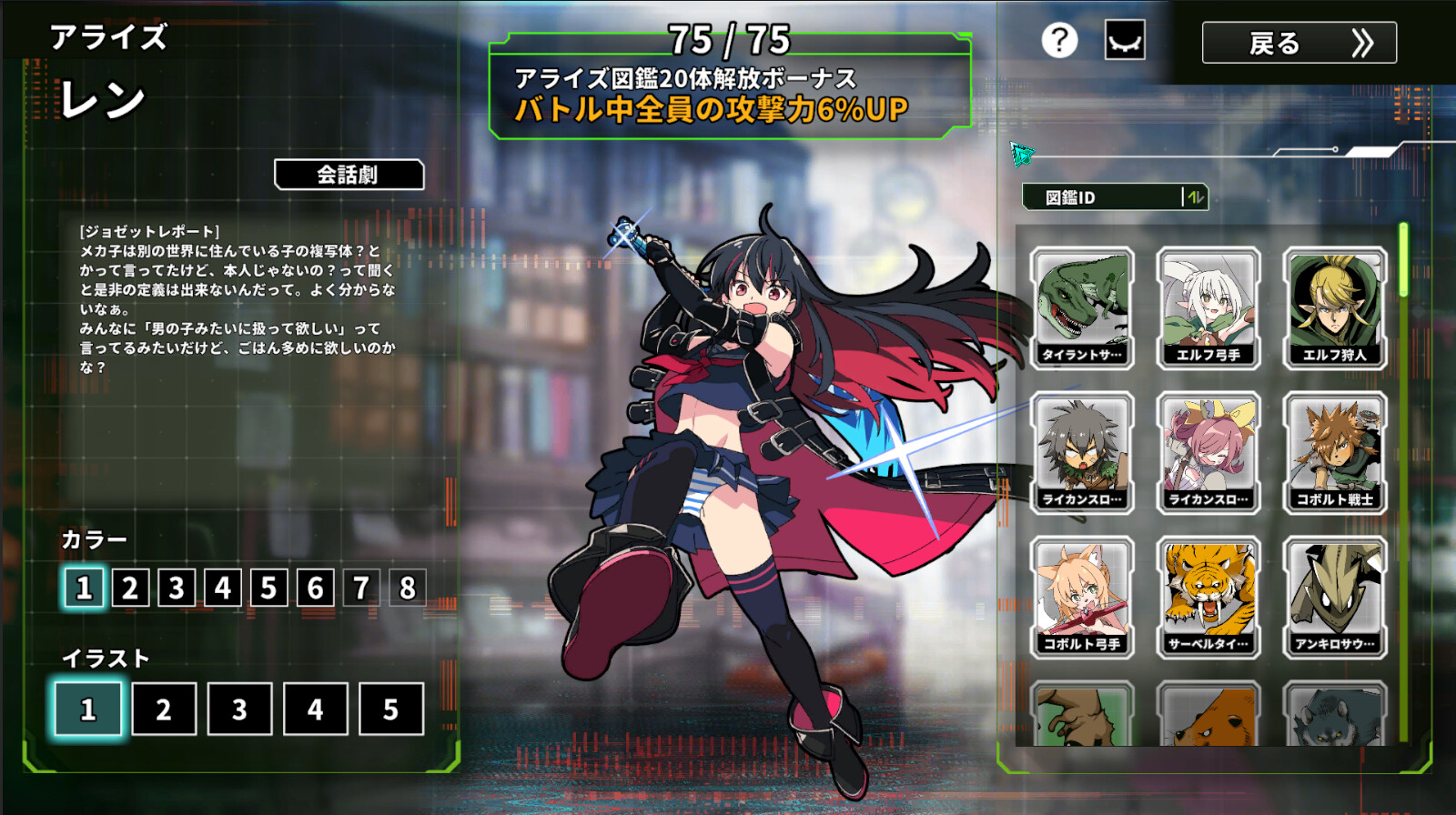View the エルフ狩人 portrait
This screenshot has width=1456, height=815.
point(1334,305)
